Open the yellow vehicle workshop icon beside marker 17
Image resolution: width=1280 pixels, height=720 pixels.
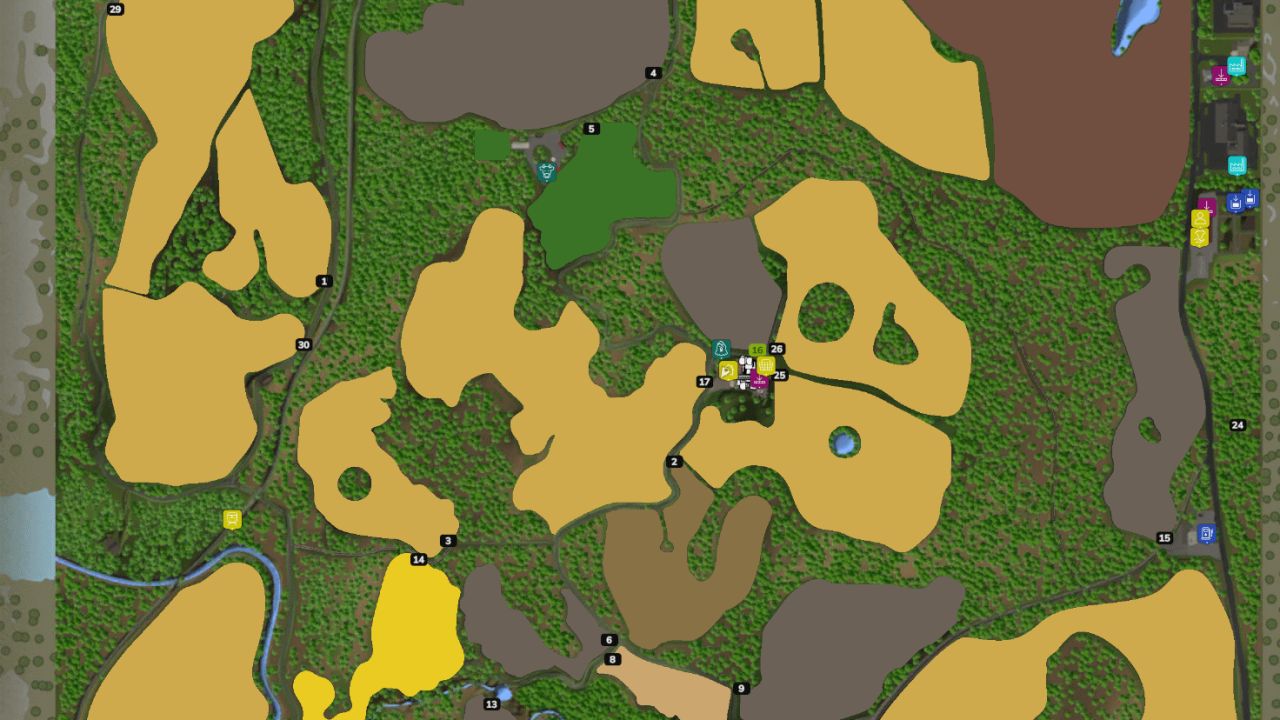click(x=728, y=371)
